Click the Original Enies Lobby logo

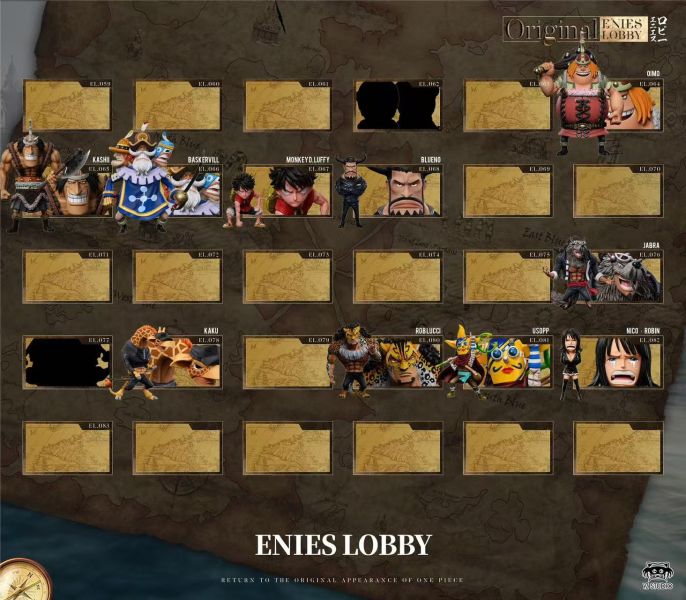point(590,29)
